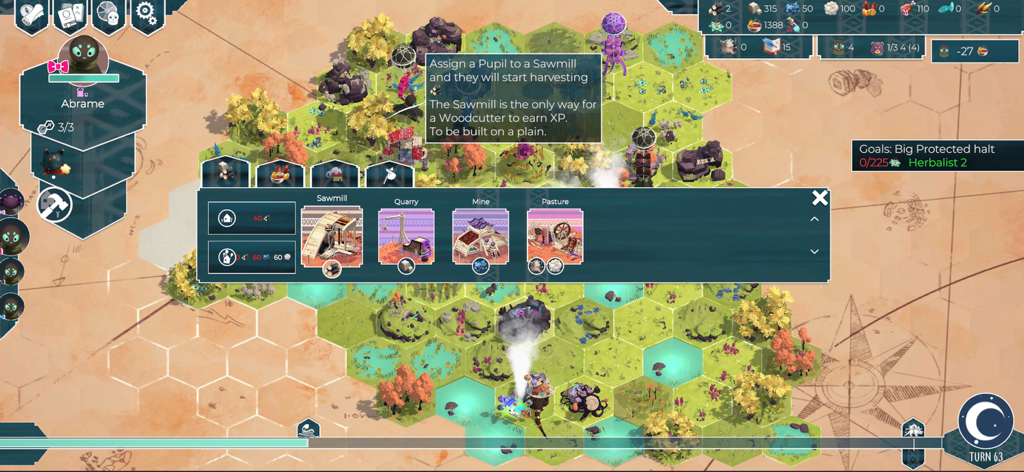Select the Sawmill building card
The width and height of the screenshot is (1024, 472).
coord(331,238)
